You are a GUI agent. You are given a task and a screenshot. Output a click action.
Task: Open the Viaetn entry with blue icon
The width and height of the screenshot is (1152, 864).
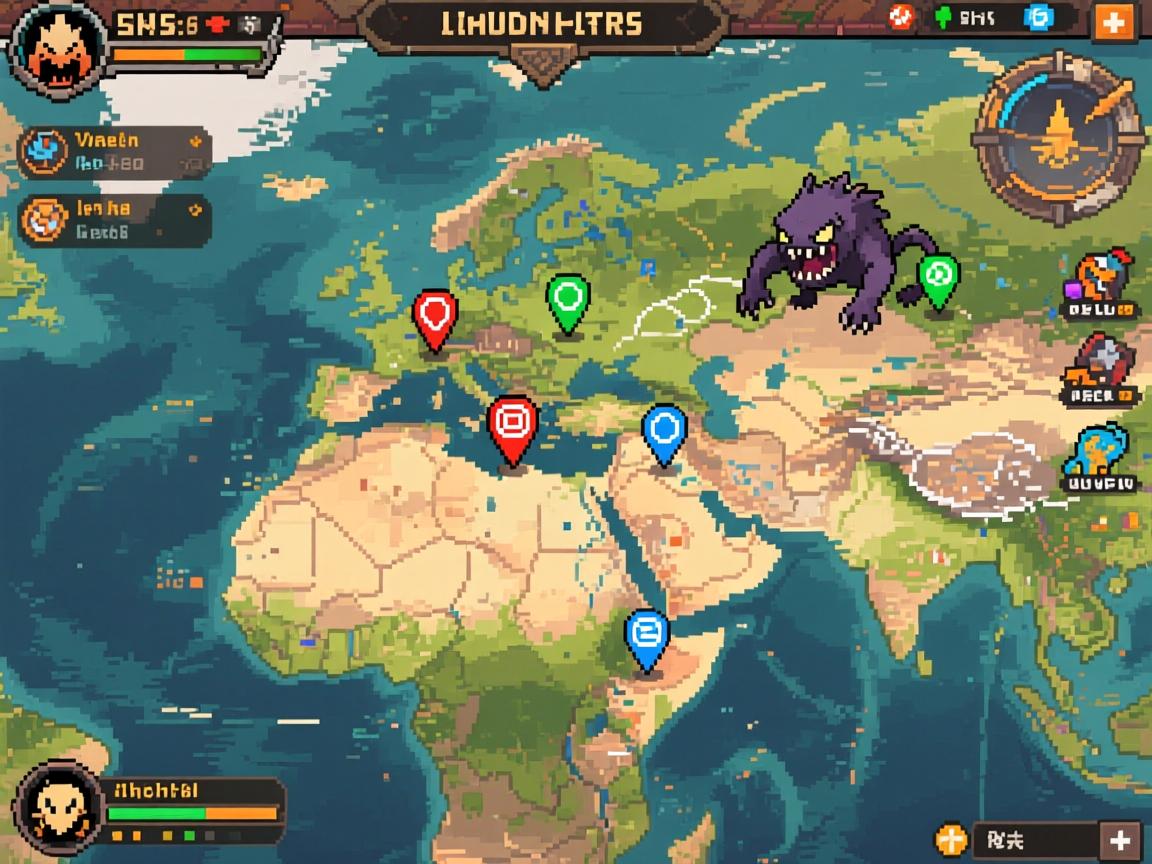[x=115, y=151]
